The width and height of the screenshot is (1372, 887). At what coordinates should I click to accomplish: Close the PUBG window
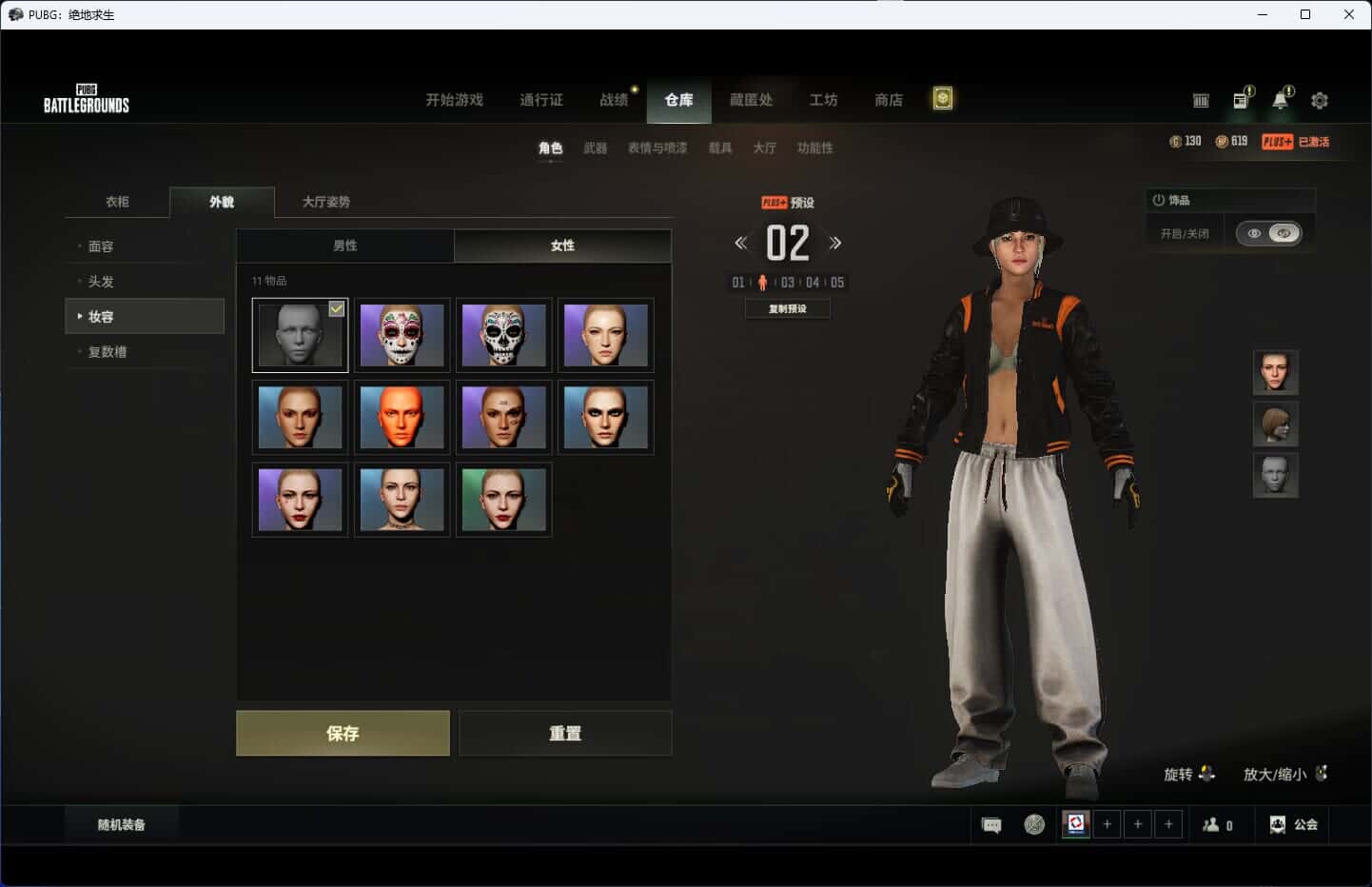click(1348, 14)
